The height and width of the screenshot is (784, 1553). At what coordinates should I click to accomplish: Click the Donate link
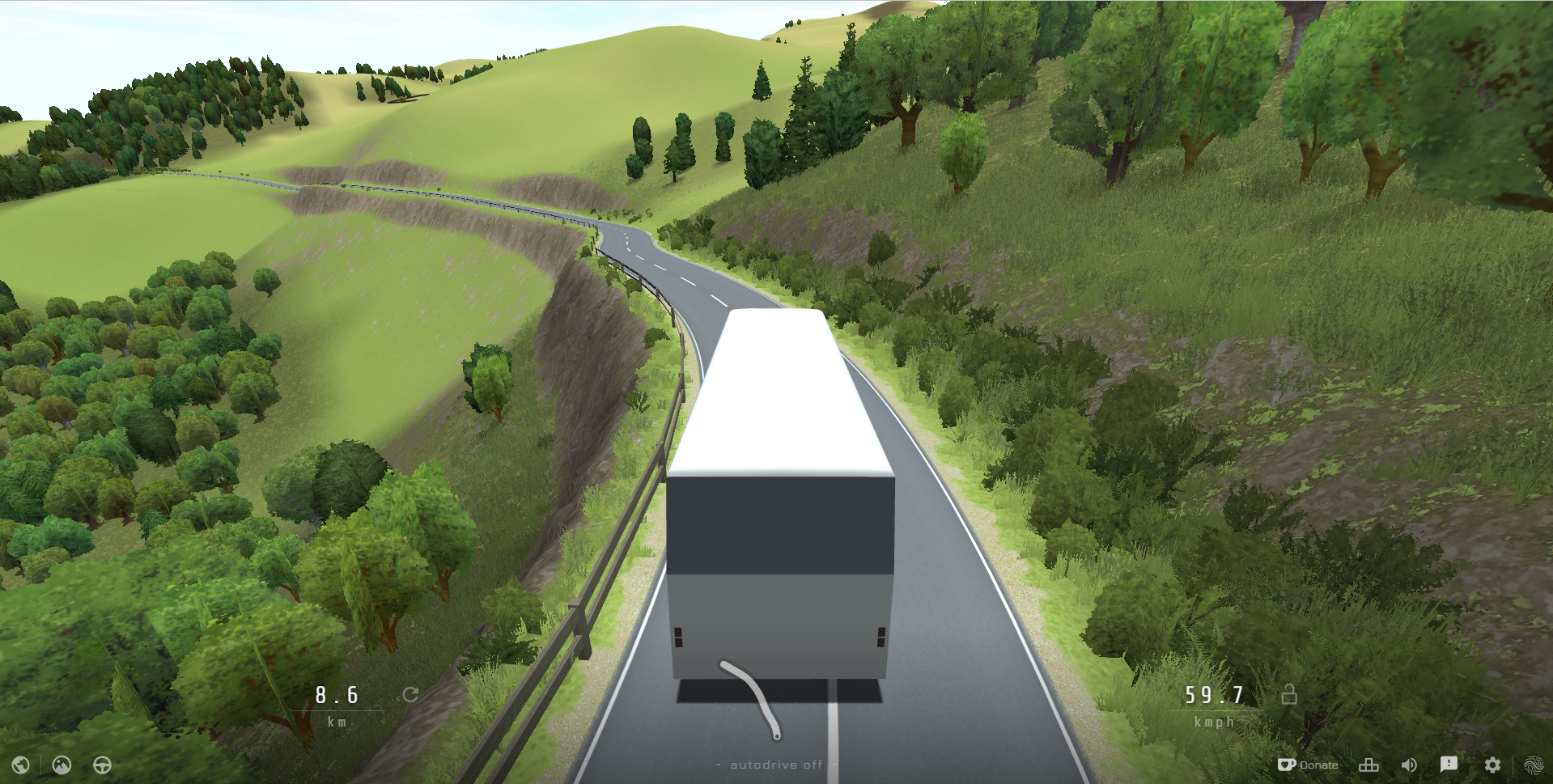pyautogui.click(x=1320, y=764)
